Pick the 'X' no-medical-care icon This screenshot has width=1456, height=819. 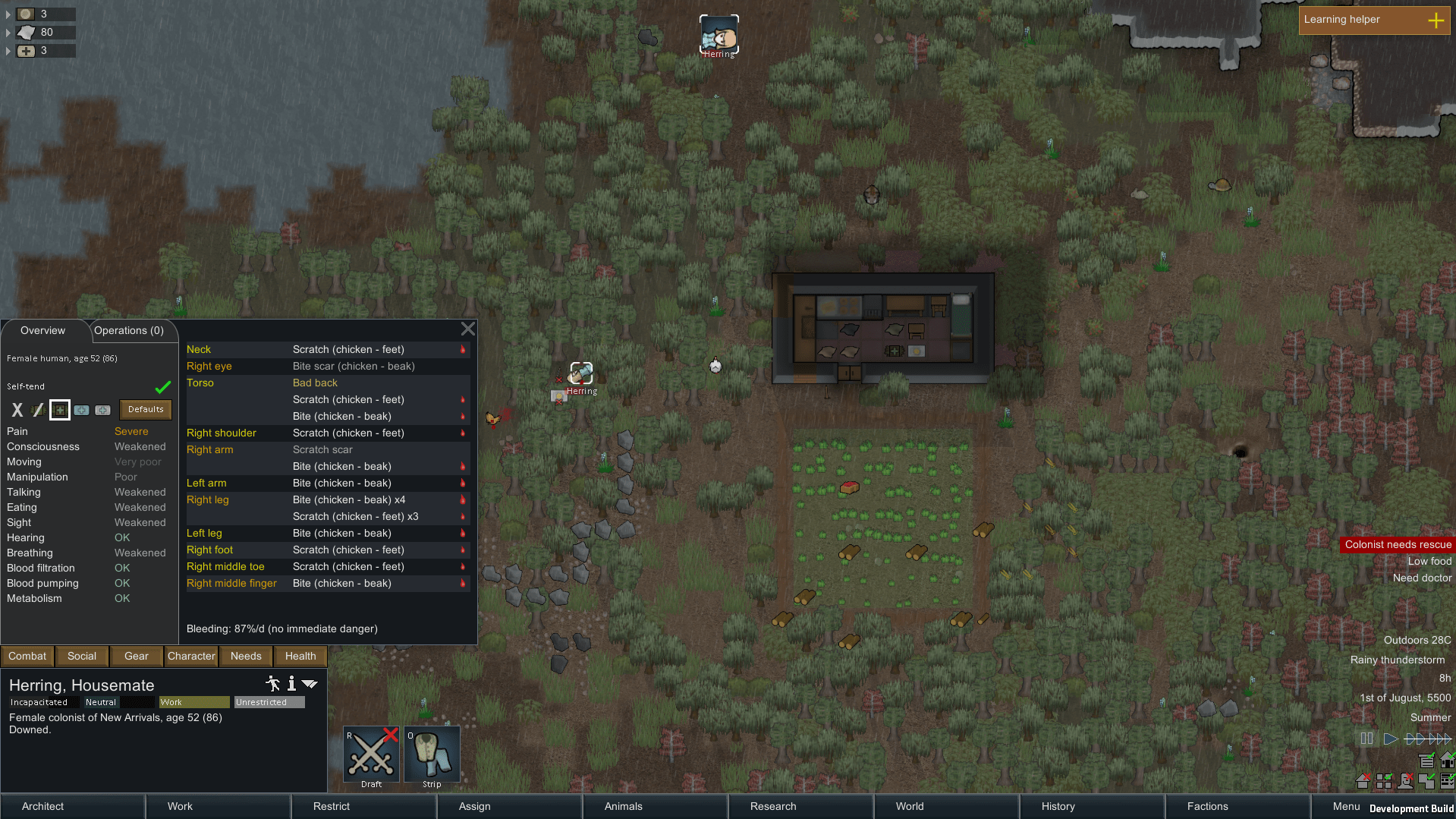coord(17,410)
